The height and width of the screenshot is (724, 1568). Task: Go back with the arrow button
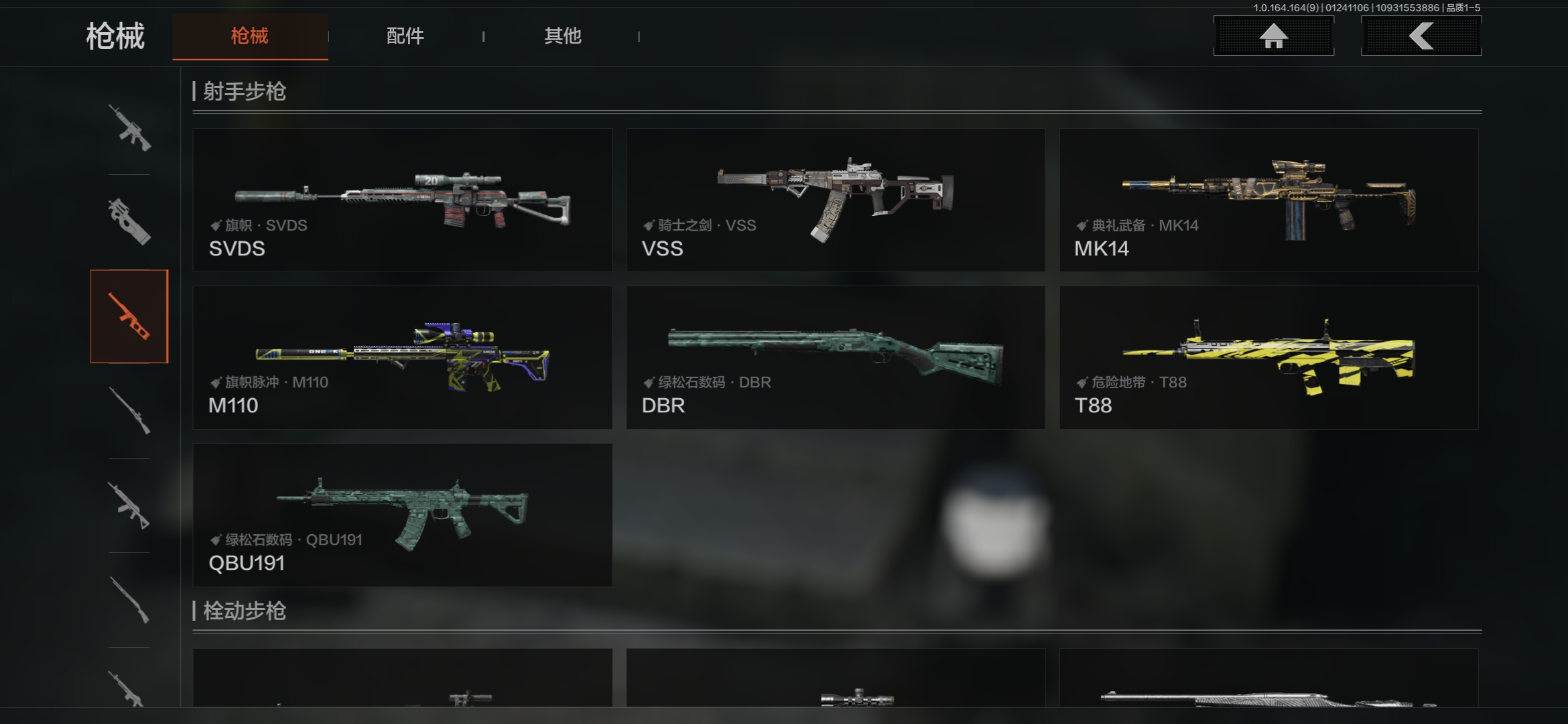[1421, 36]
